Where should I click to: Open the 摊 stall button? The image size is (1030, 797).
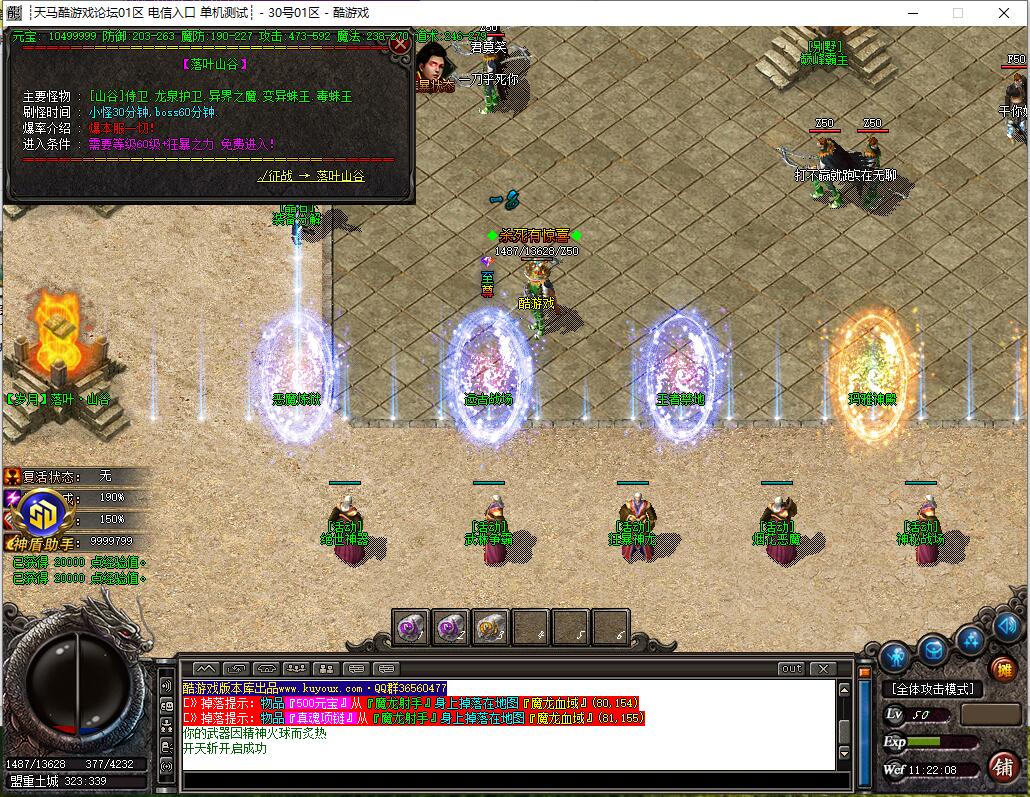pos(1002,669)
